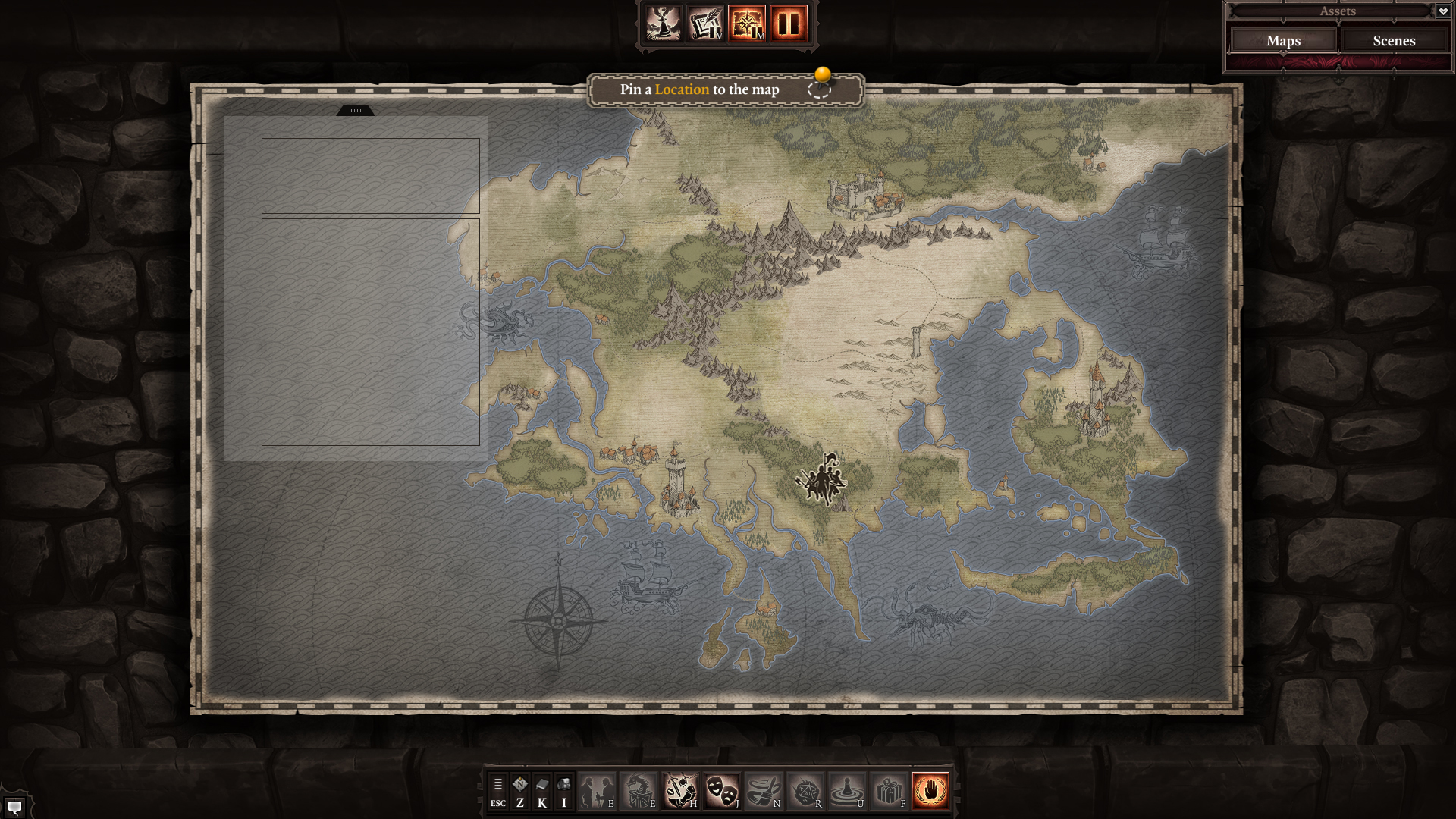The height and width of the screenshot is (819, 1456).
Task: Click the compass tile Z button
Action: click(519, 791)
